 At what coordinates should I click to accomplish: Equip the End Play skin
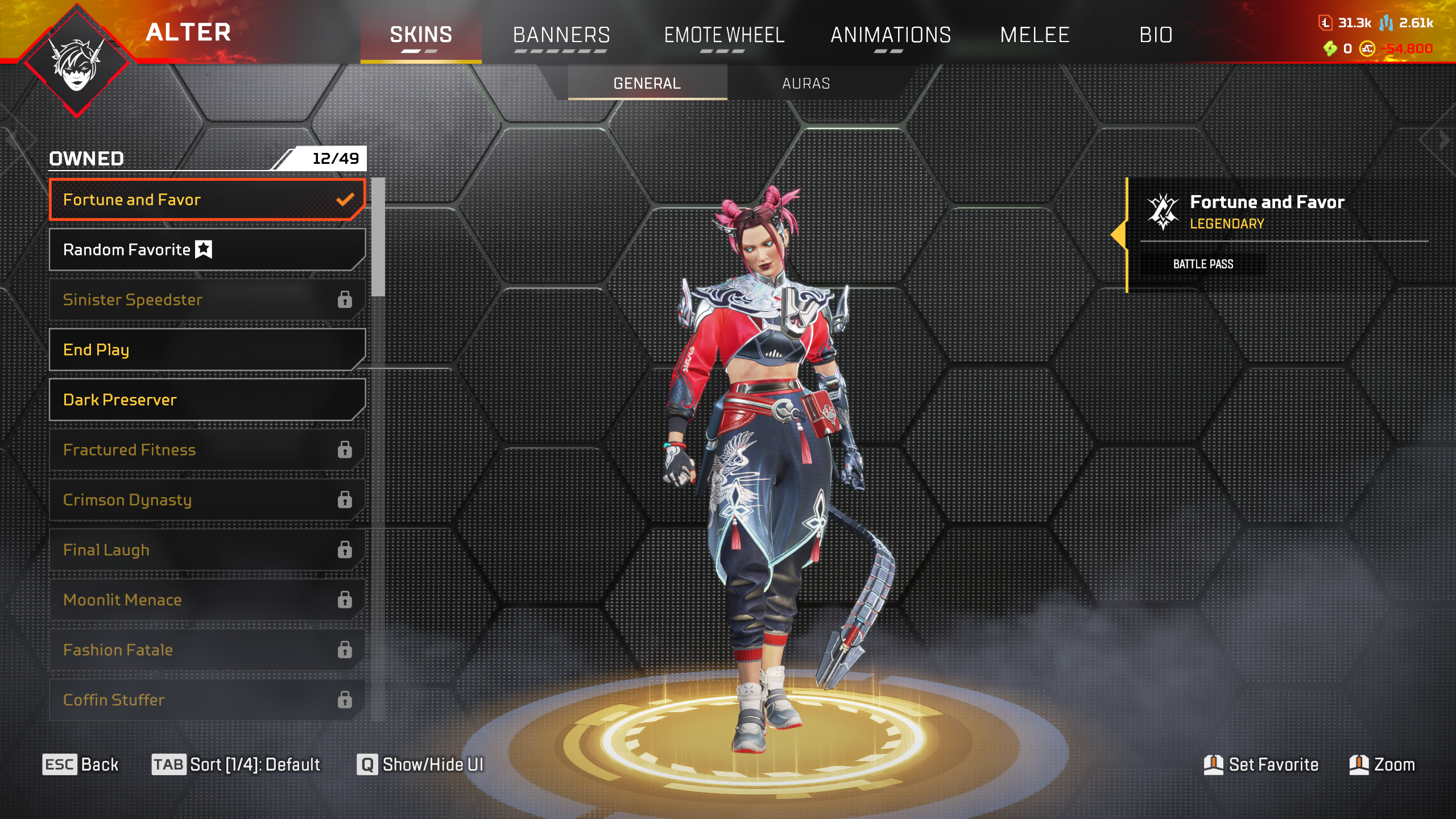207,350
